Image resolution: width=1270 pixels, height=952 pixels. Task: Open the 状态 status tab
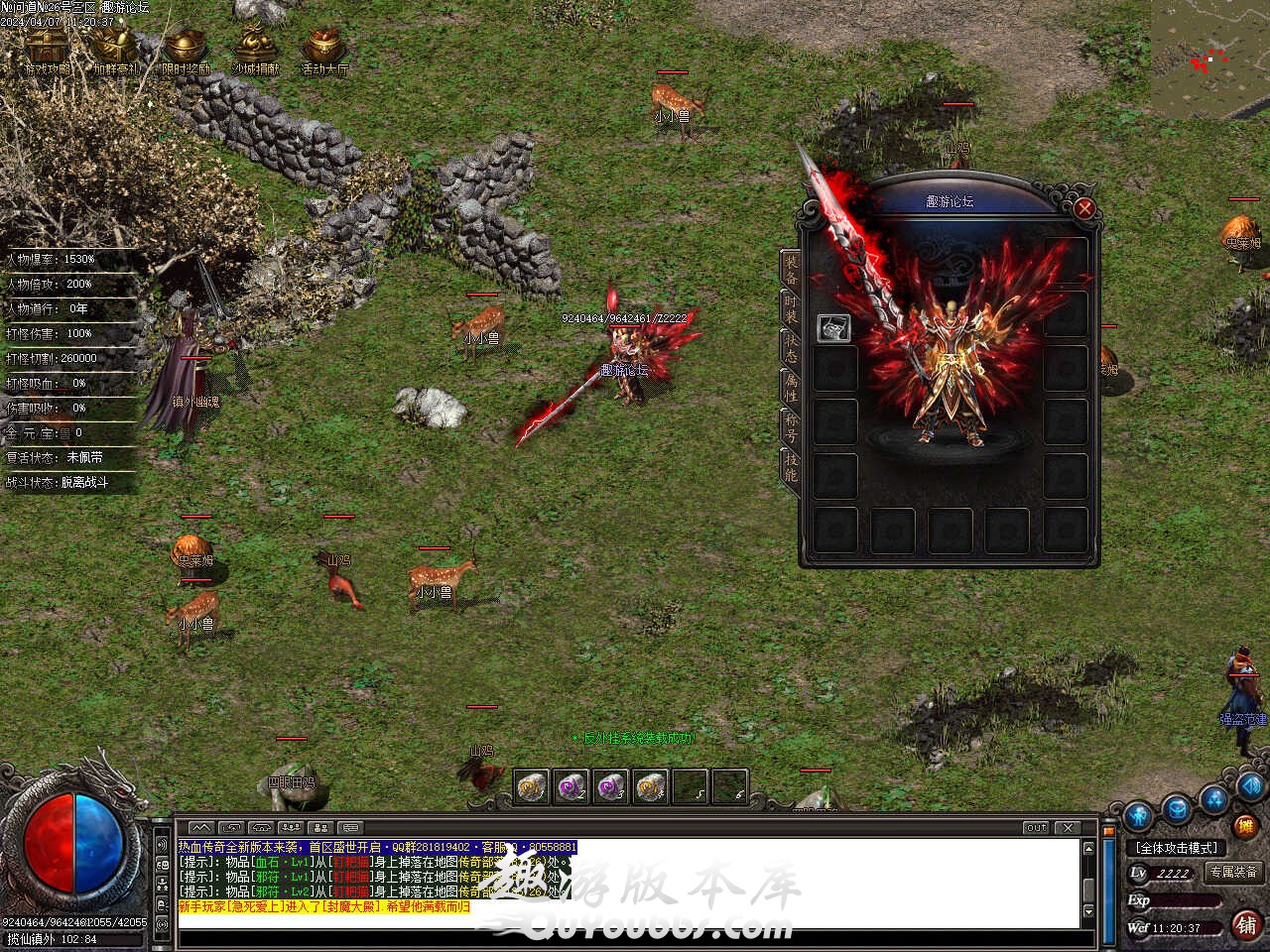coord(791,348)
